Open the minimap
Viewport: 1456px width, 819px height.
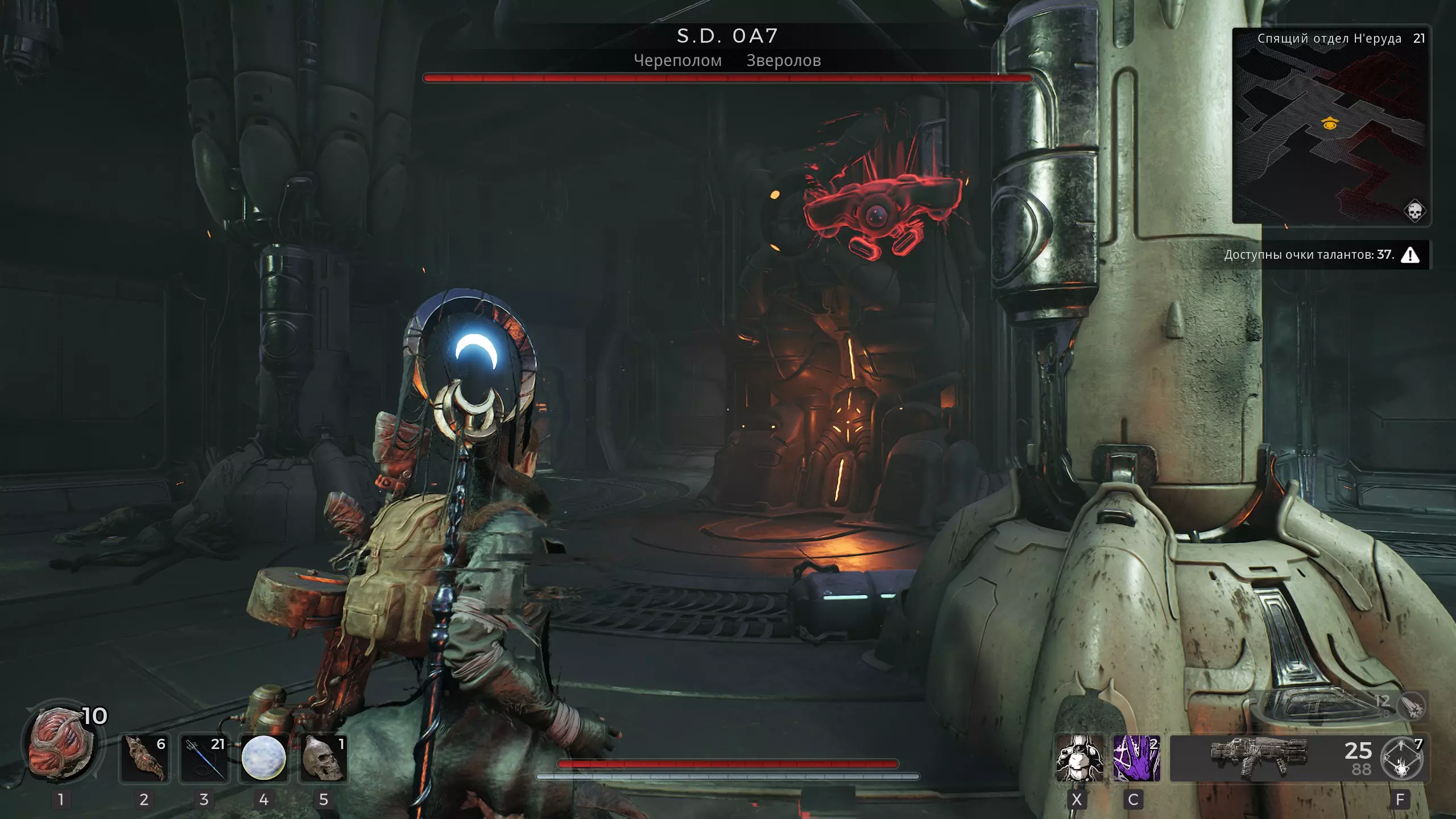(x=1331, y=125)
